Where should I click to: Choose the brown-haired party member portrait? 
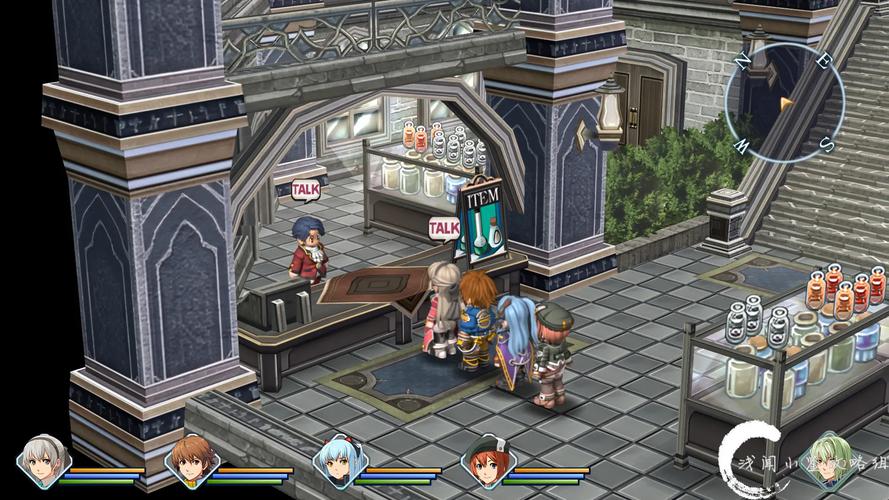coord(190,461)
